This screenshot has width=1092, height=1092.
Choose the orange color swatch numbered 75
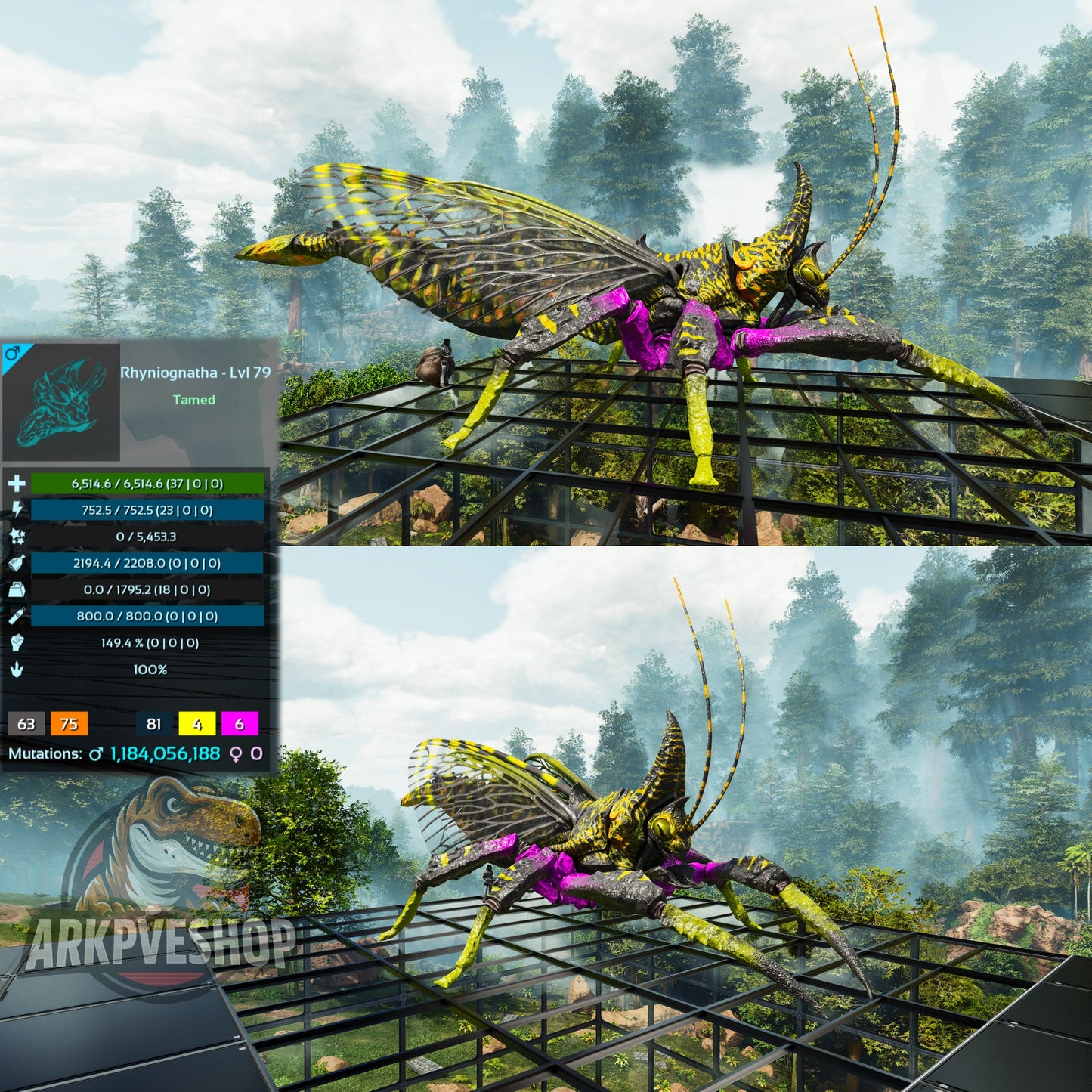69,724
